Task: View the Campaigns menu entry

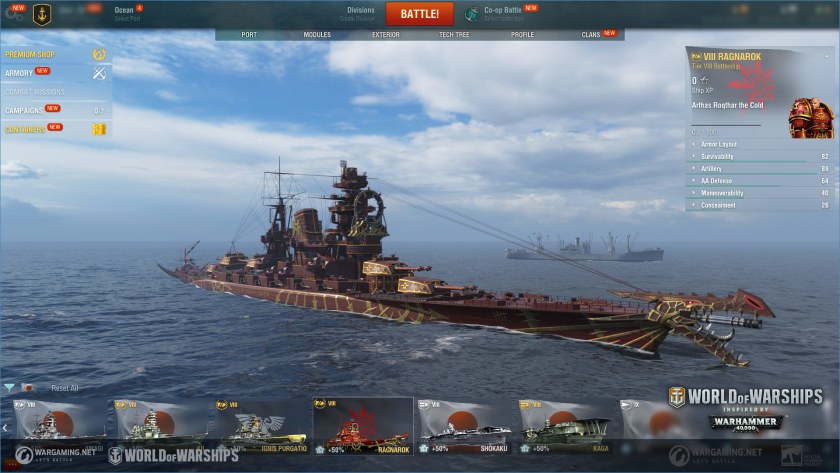Action: pyautogui.click(x=23, y=109)
